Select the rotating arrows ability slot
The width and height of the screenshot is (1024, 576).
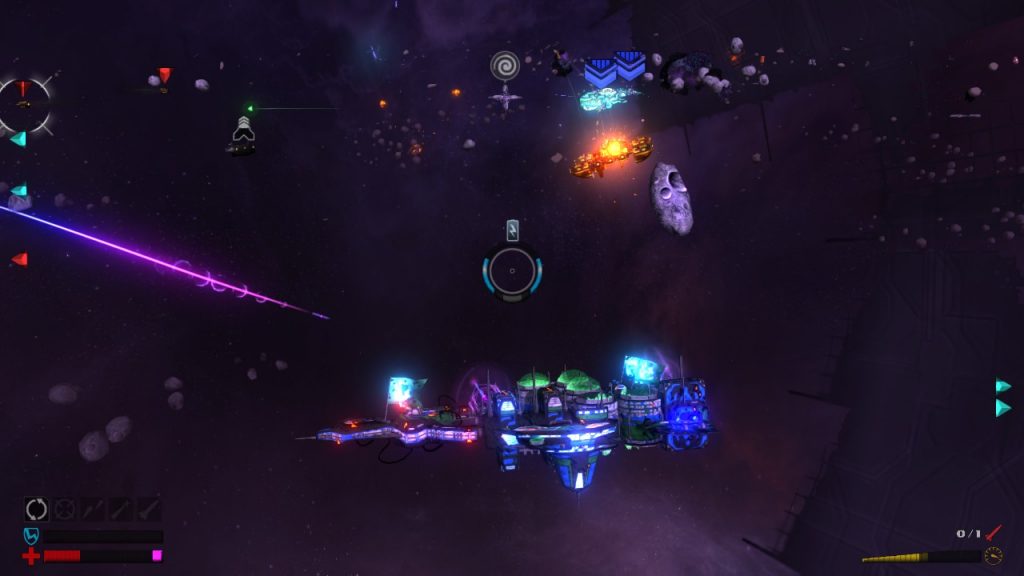click(36, 509)
